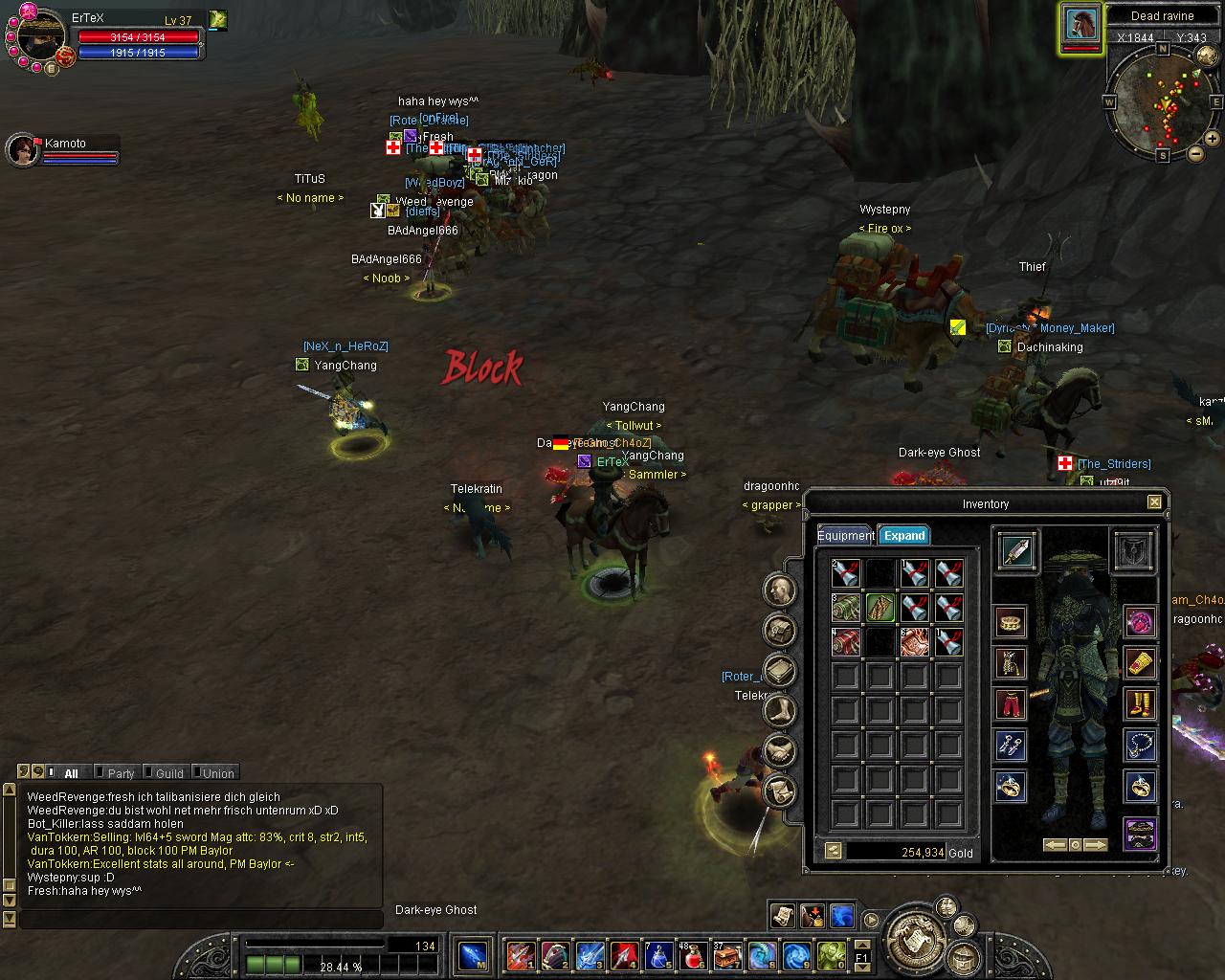Select the Expand inventory tab

coord(903,536)
